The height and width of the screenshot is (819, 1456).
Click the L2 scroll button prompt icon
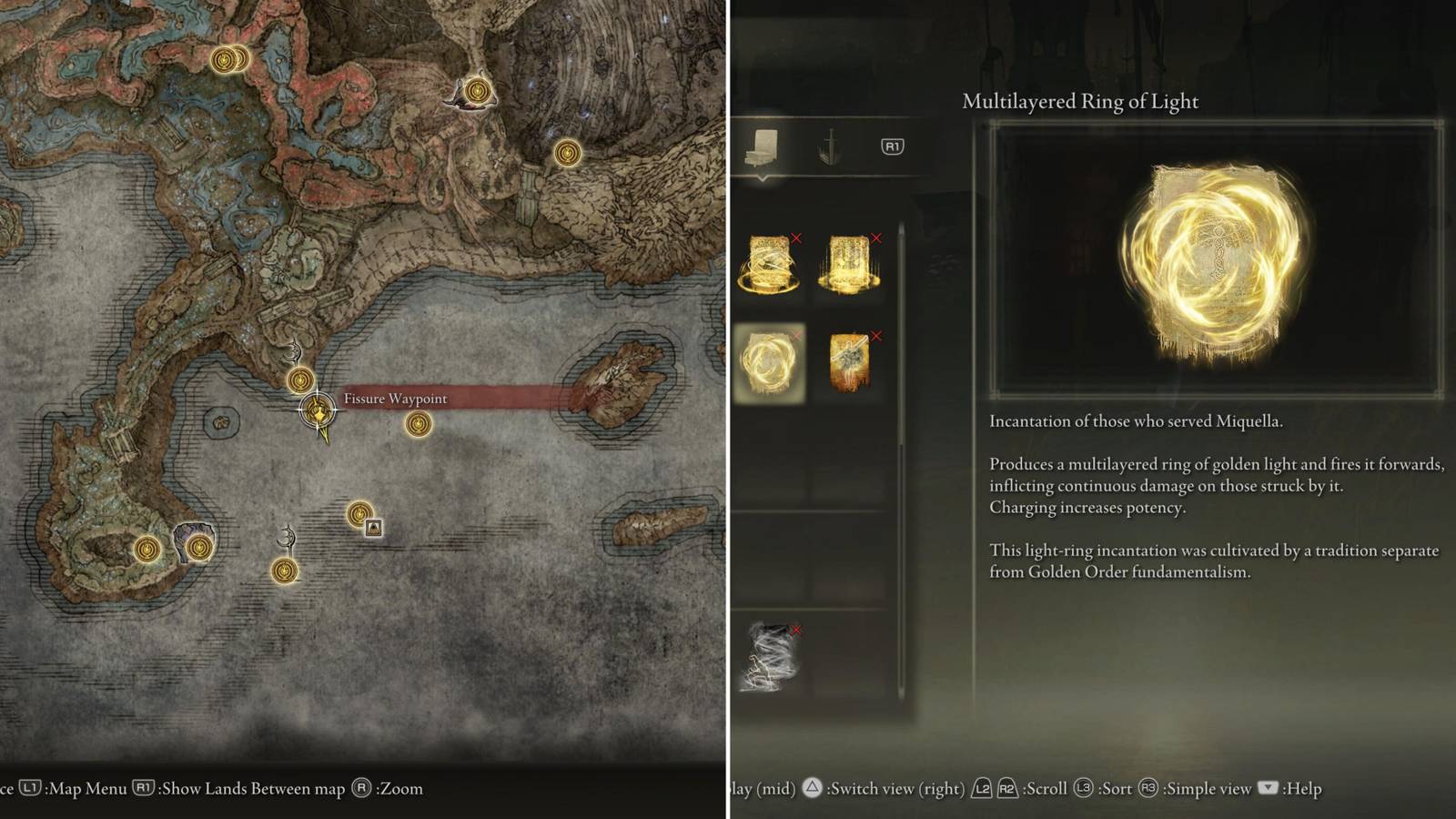(x=982, y=789)
